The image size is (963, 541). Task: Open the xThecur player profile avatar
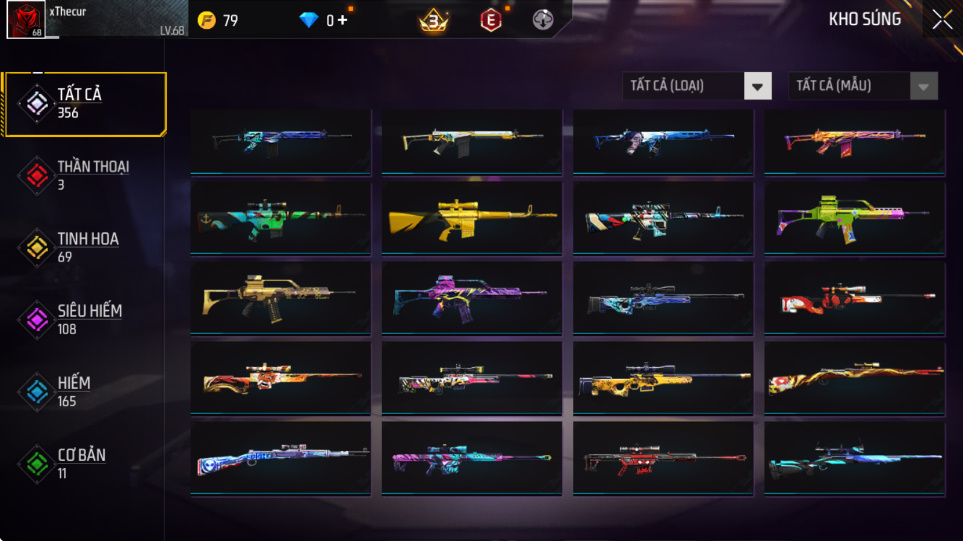(x=25, y=20)
